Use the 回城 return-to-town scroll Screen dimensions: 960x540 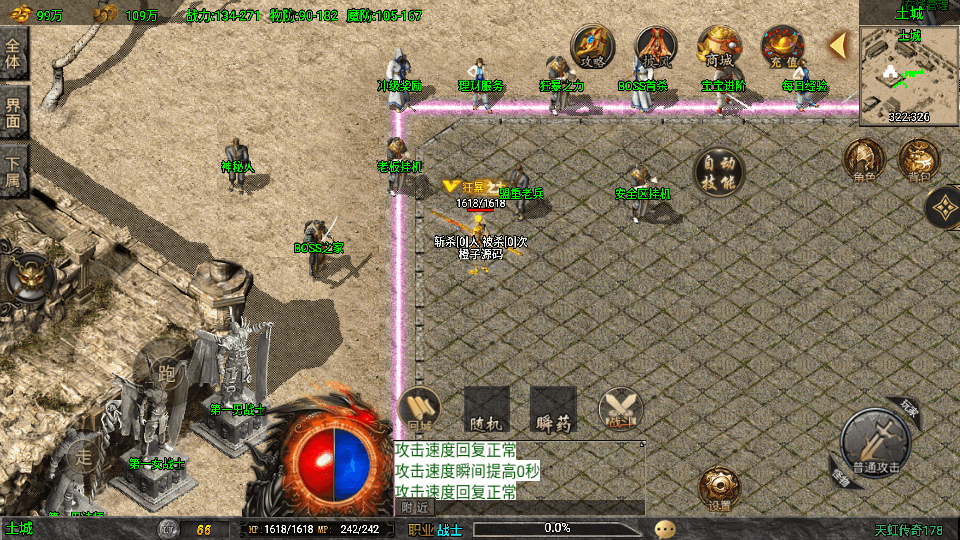click(419, 409)
